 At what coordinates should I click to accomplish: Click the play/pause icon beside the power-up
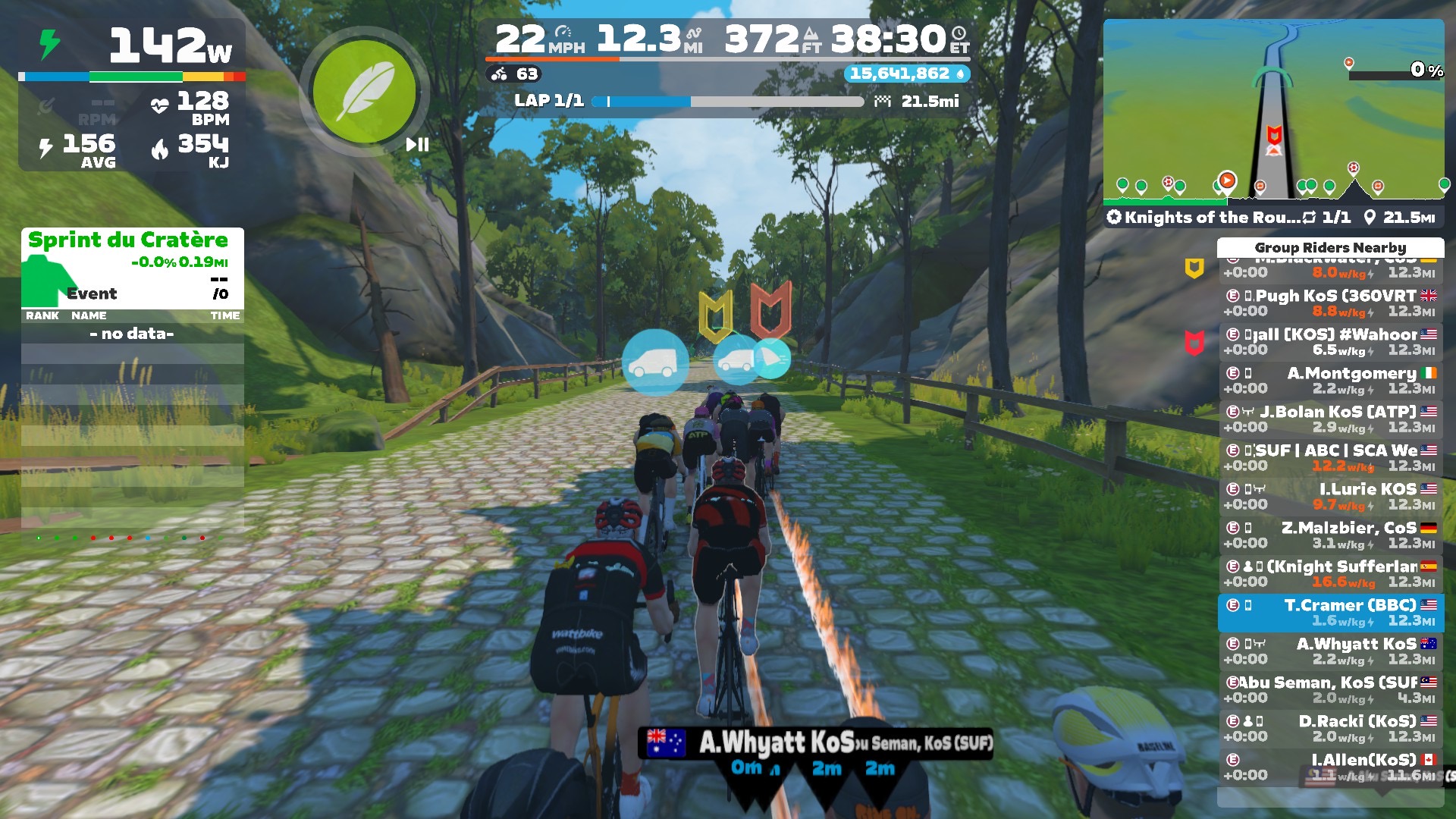pyautogui.click(x=417, y=144)
